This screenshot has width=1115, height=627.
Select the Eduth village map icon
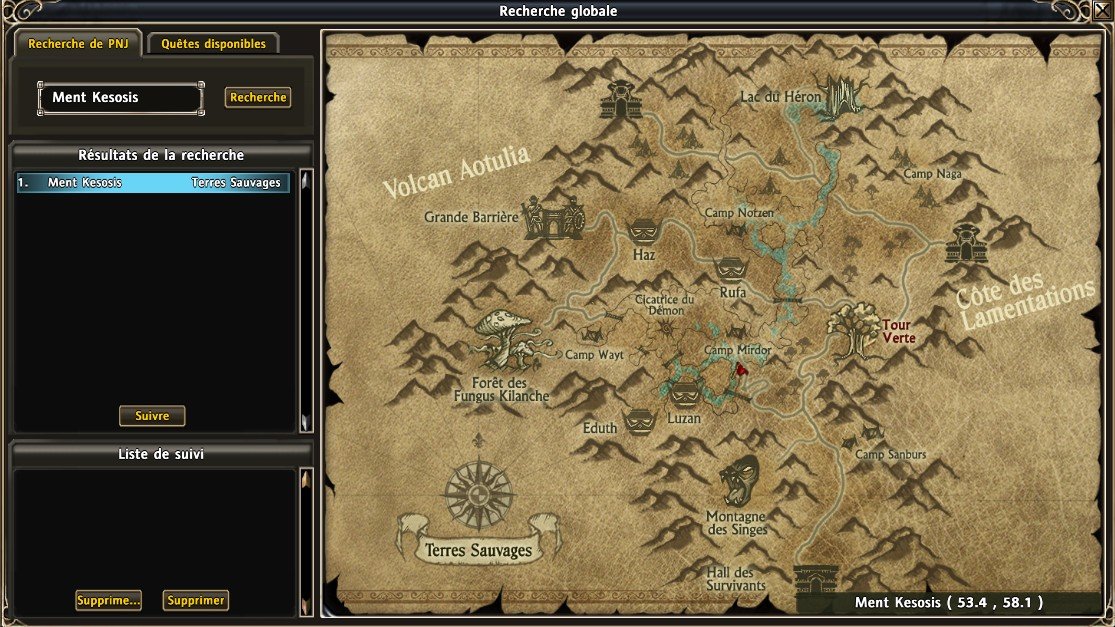tap(639, 419)
